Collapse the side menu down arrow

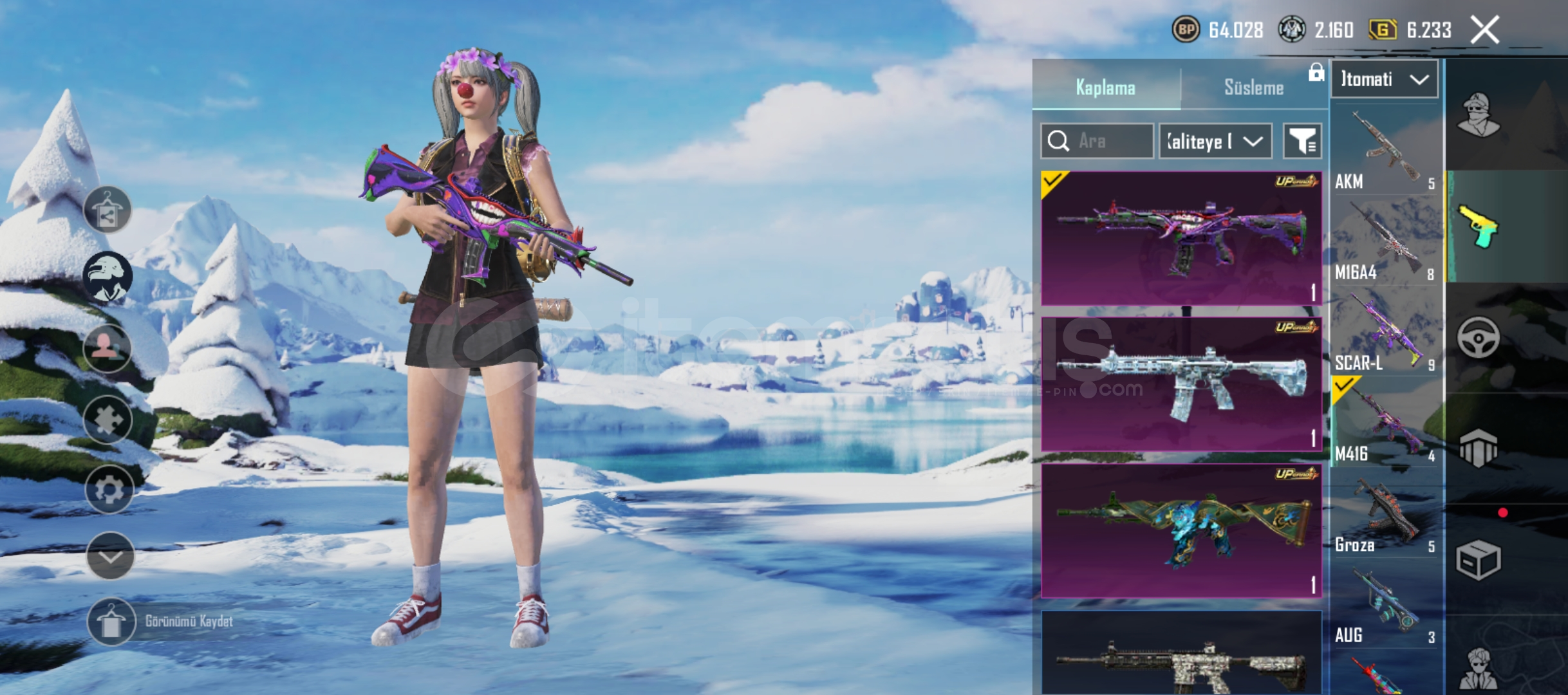[110, 556]
